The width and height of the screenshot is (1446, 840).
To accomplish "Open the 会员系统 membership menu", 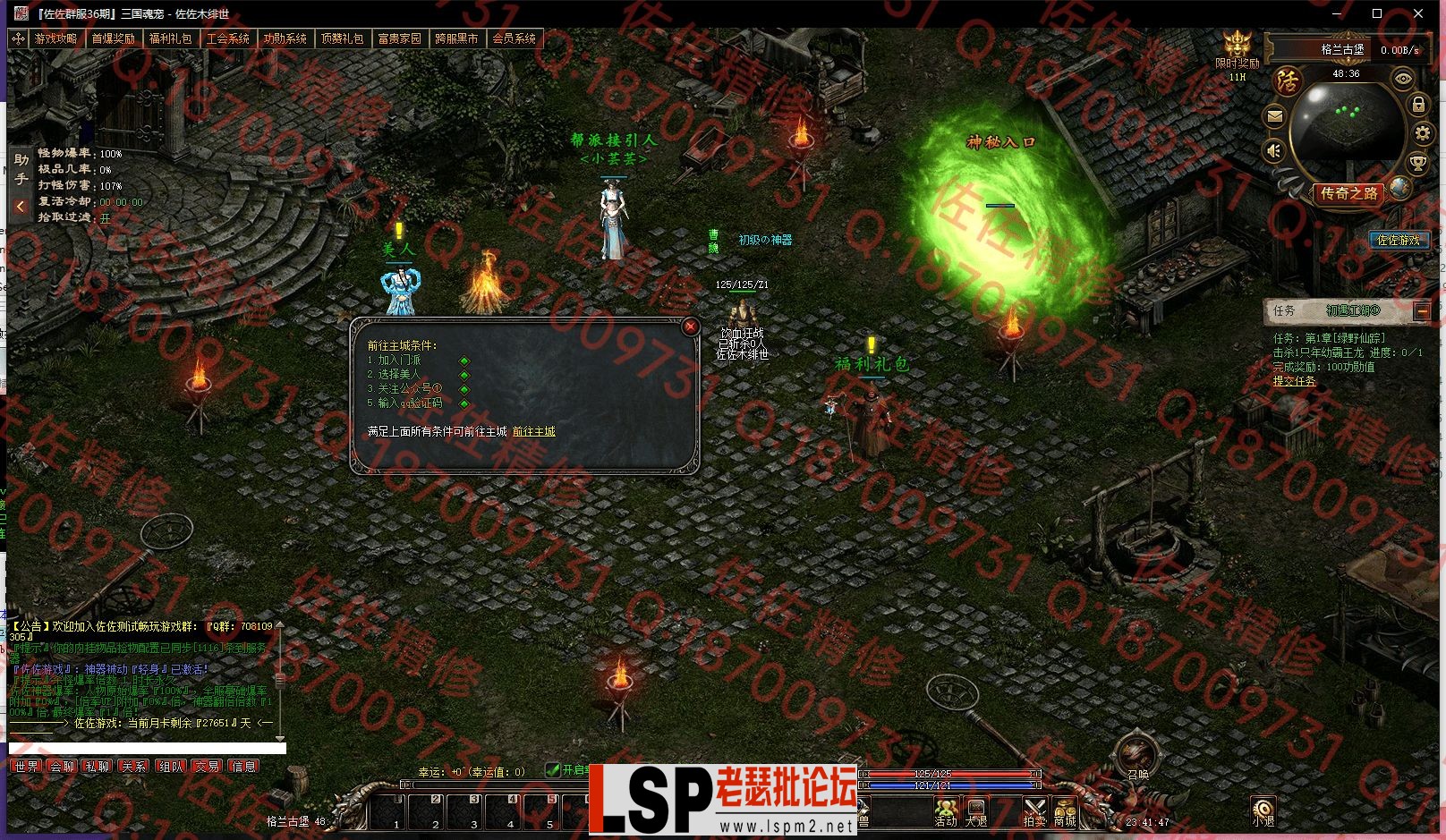I will pos(514,38).
